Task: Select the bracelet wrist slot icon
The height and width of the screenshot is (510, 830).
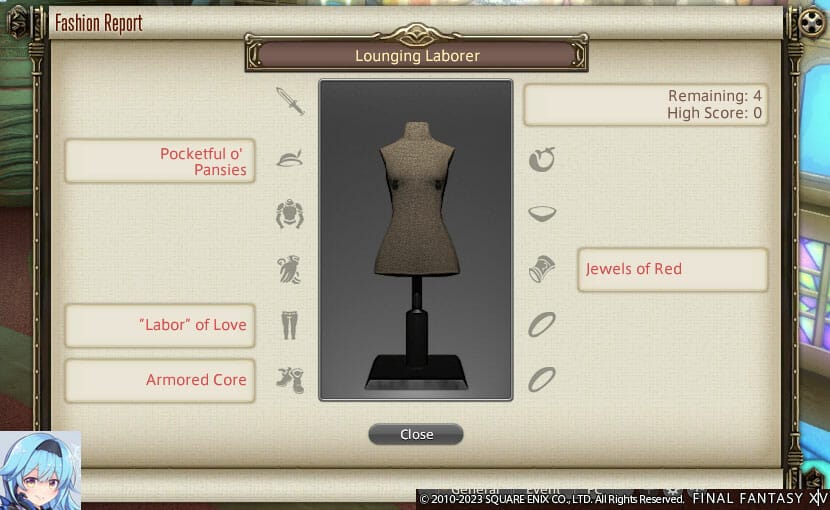Action: pos(542,269)
